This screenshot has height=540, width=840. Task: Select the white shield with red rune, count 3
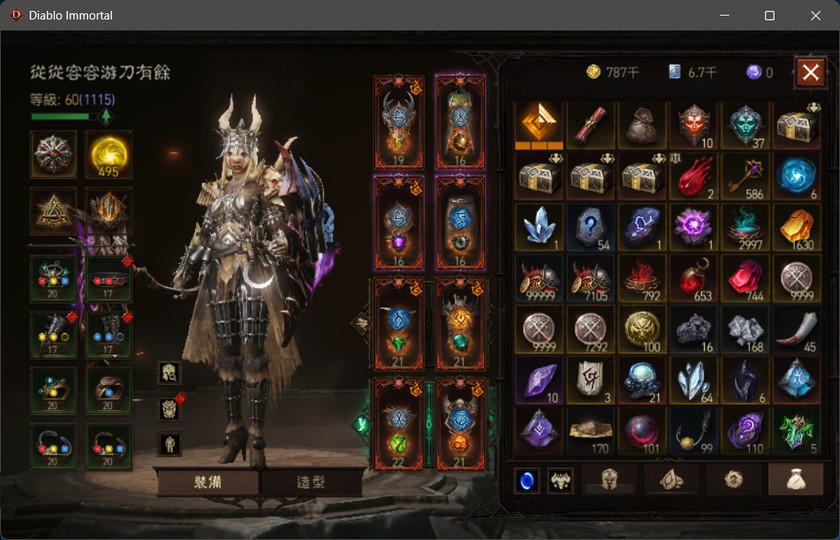click(x=592, y=380)
